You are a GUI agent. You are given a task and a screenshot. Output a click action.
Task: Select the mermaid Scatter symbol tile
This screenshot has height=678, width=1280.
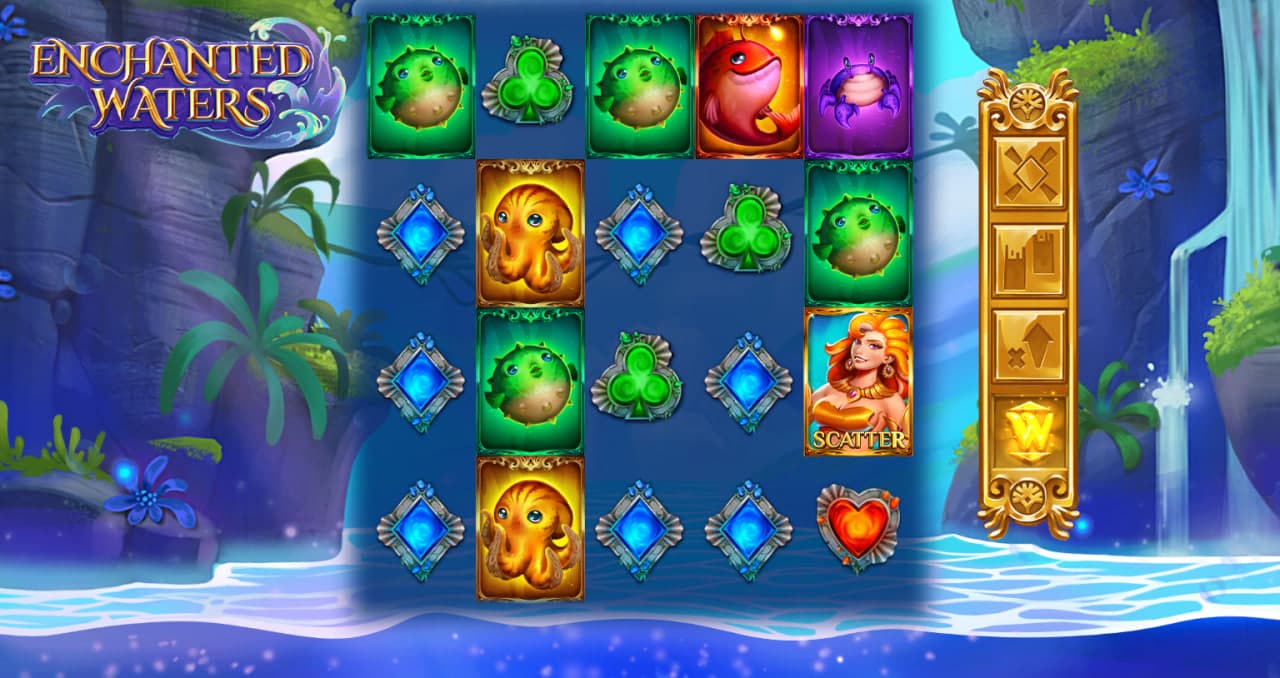tap(858, 382)
